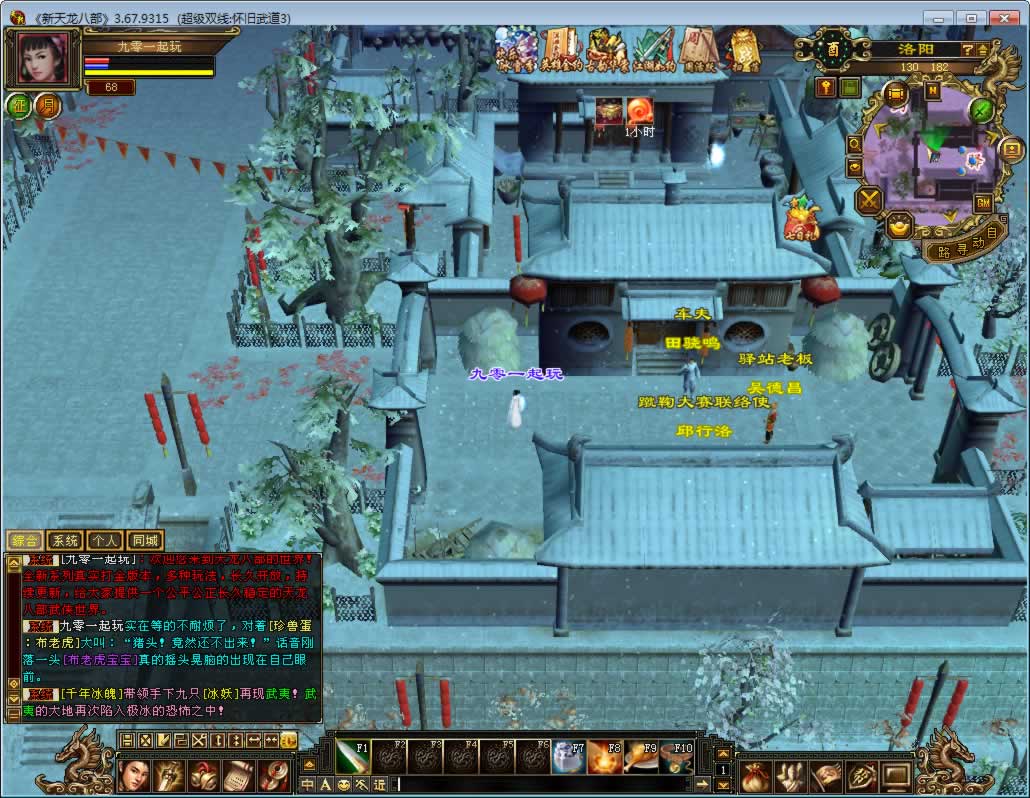The image size is (1030, 798).
Task: Click the player portrait avatar
Action: click(x=43, y=59)
